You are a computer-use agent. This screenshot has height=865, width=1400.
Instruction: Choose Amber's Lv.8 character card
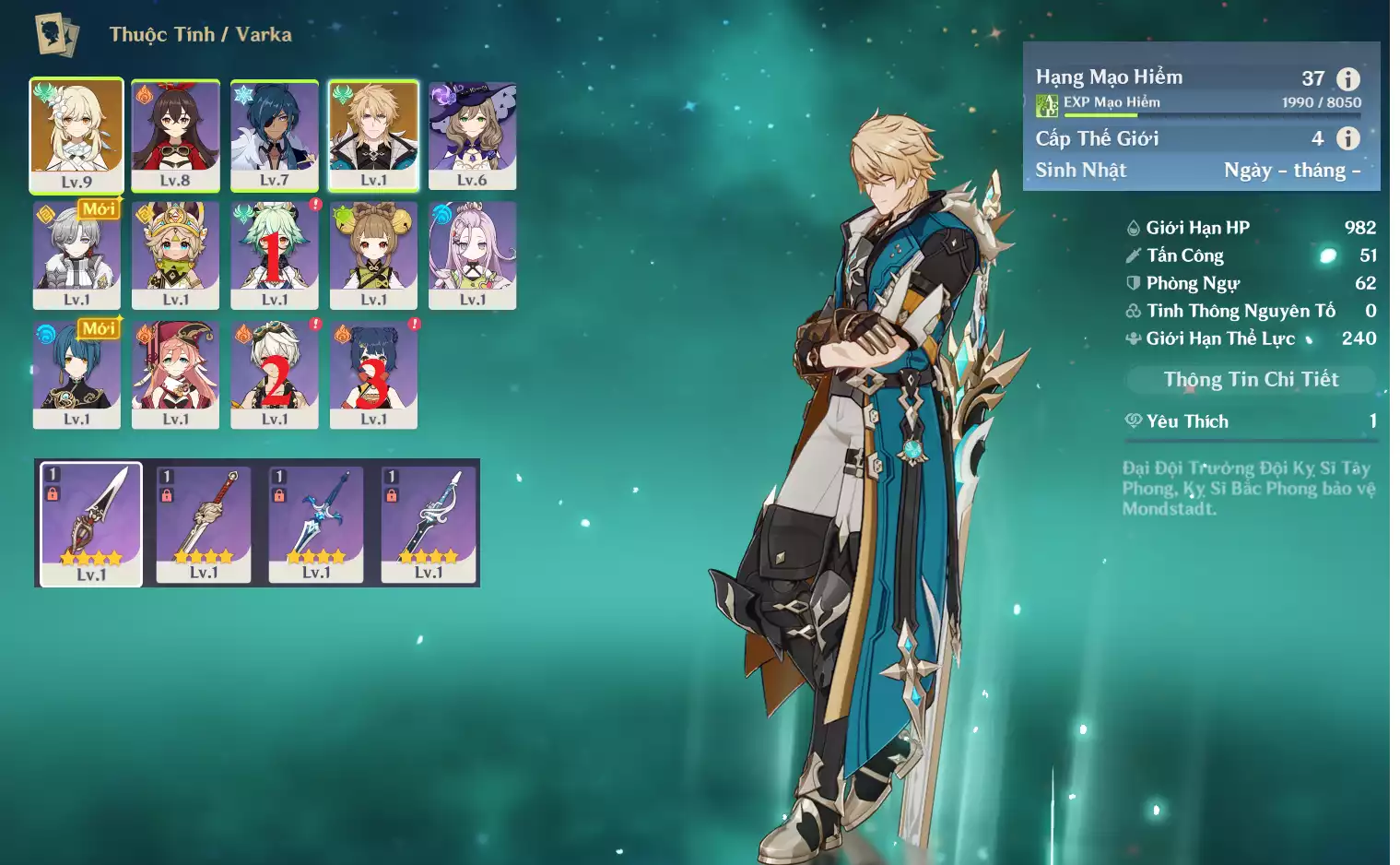pyautogui.click(x=175, y=135)
